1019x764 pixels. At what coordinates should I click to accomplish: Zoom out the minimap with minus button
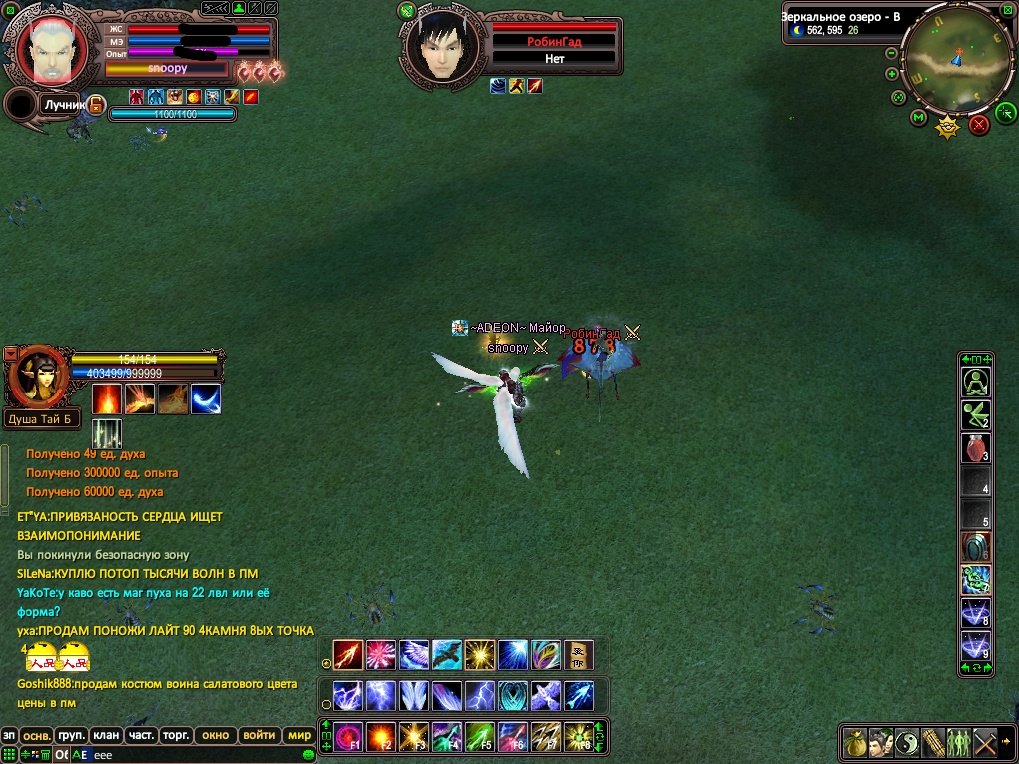(x=892, y=53)
